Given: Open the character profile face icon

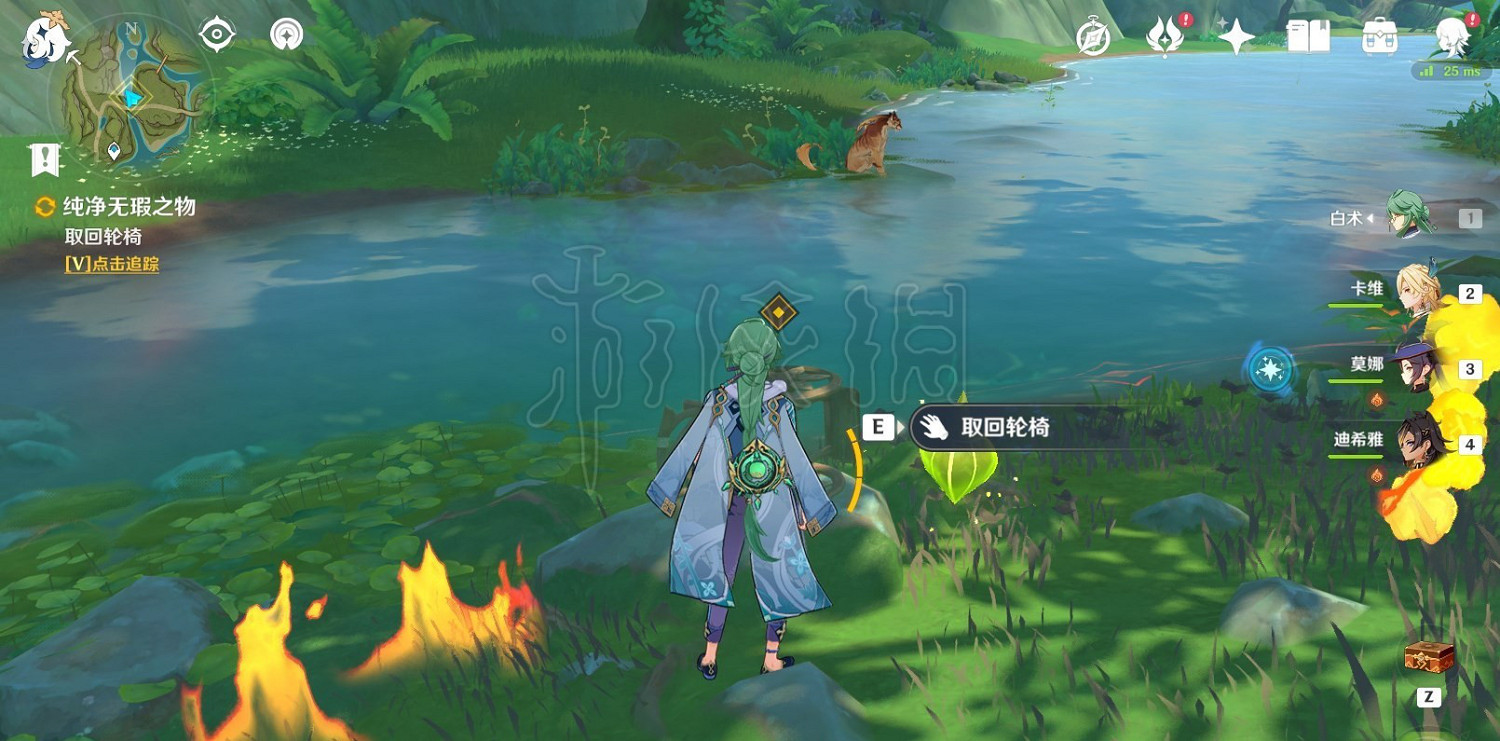Looking at the screenshot, I should (1451, 33).
